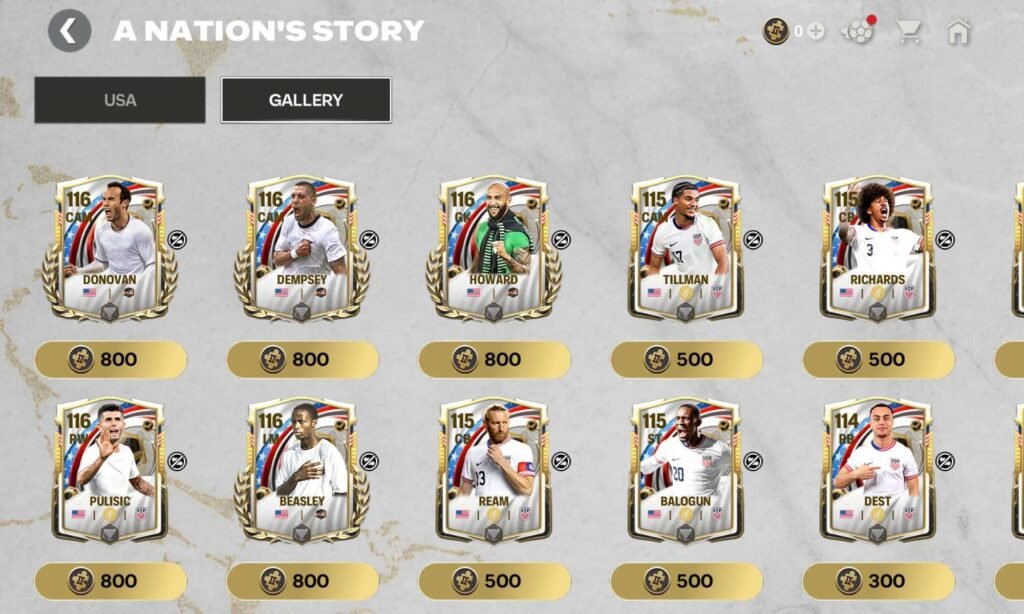Open the Beasley player card
The width and height of the screenshot is (1024, 614).
coord(302,470)
